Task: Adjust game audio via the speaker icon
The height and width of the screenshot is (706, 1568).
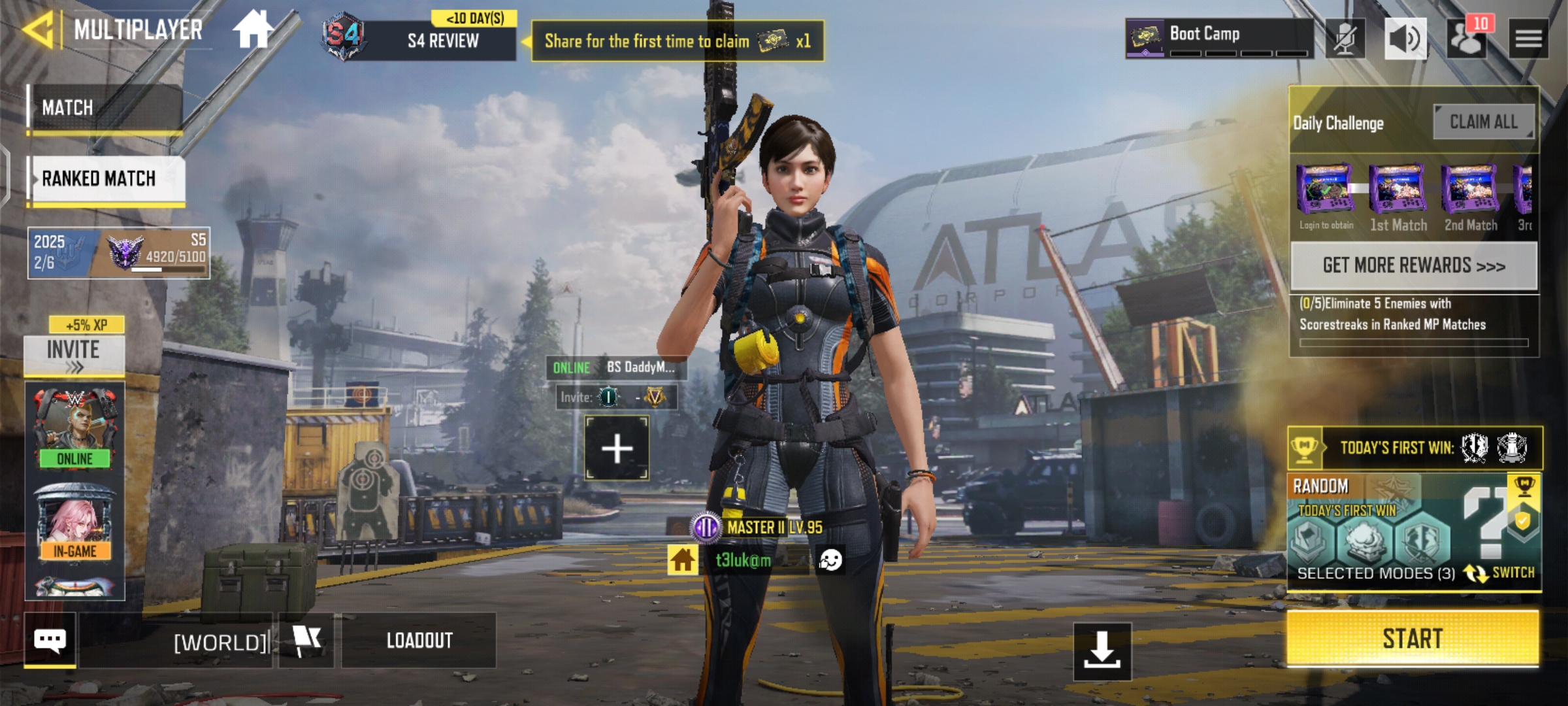Action: [x=1406, y=37]
